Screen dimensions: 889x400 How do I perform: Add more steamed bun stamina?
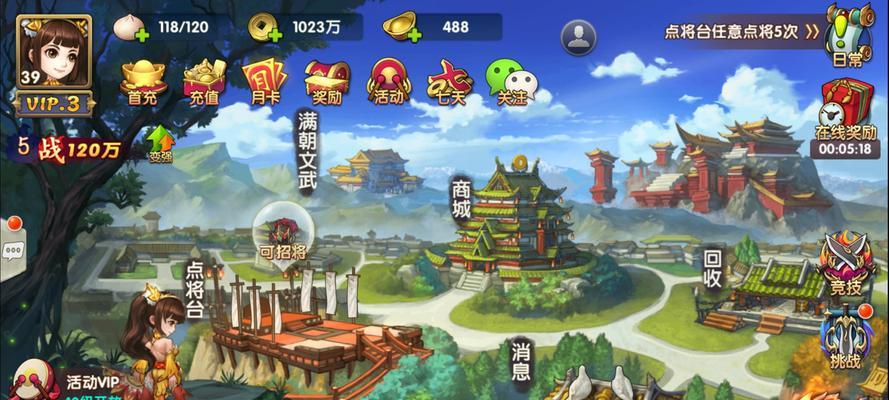(x=140, y=35)
